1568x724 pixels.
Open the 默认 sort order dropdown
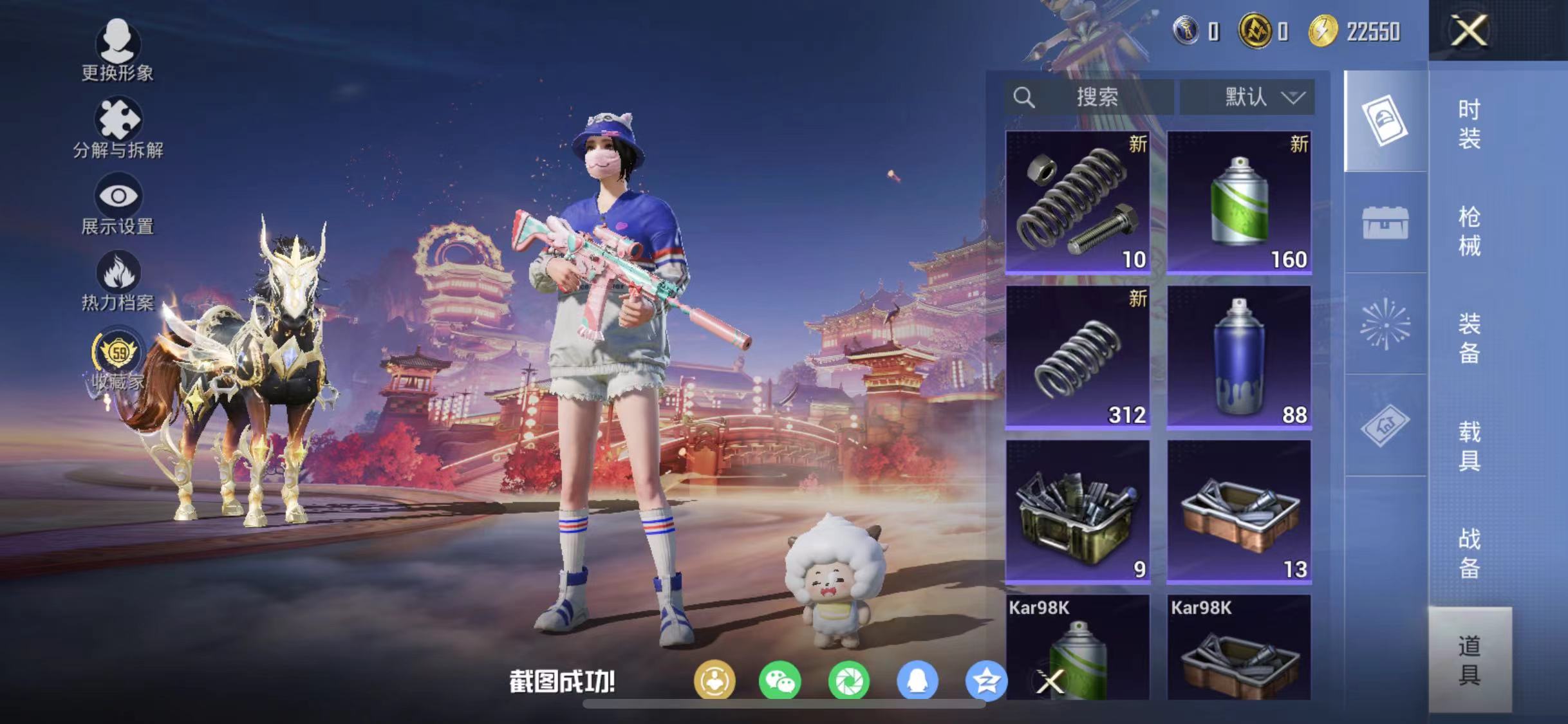(1249, 97)
